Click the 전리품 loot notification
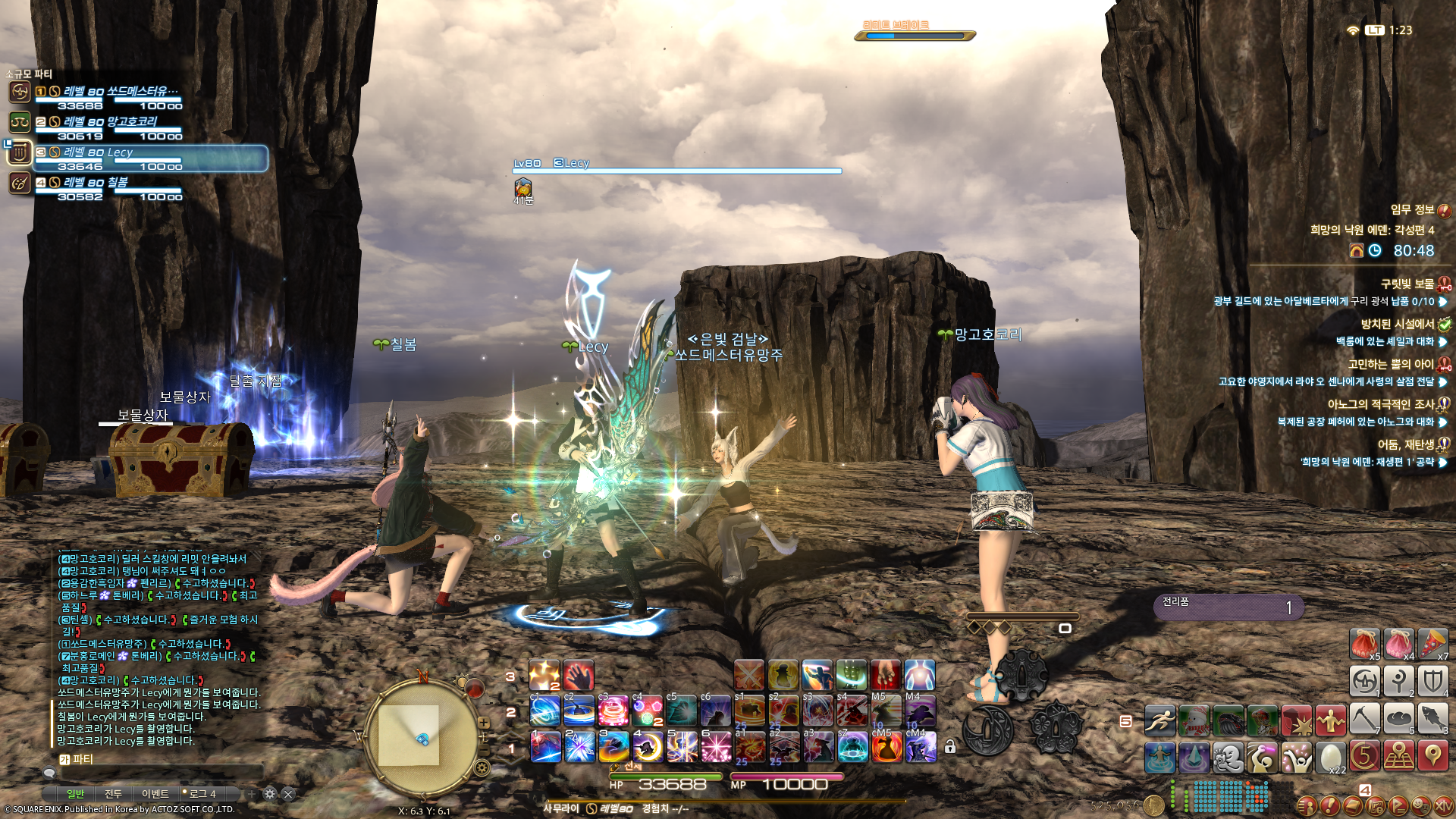The height and width of the screenshot is (819, 1456). tap(1228, 606)
